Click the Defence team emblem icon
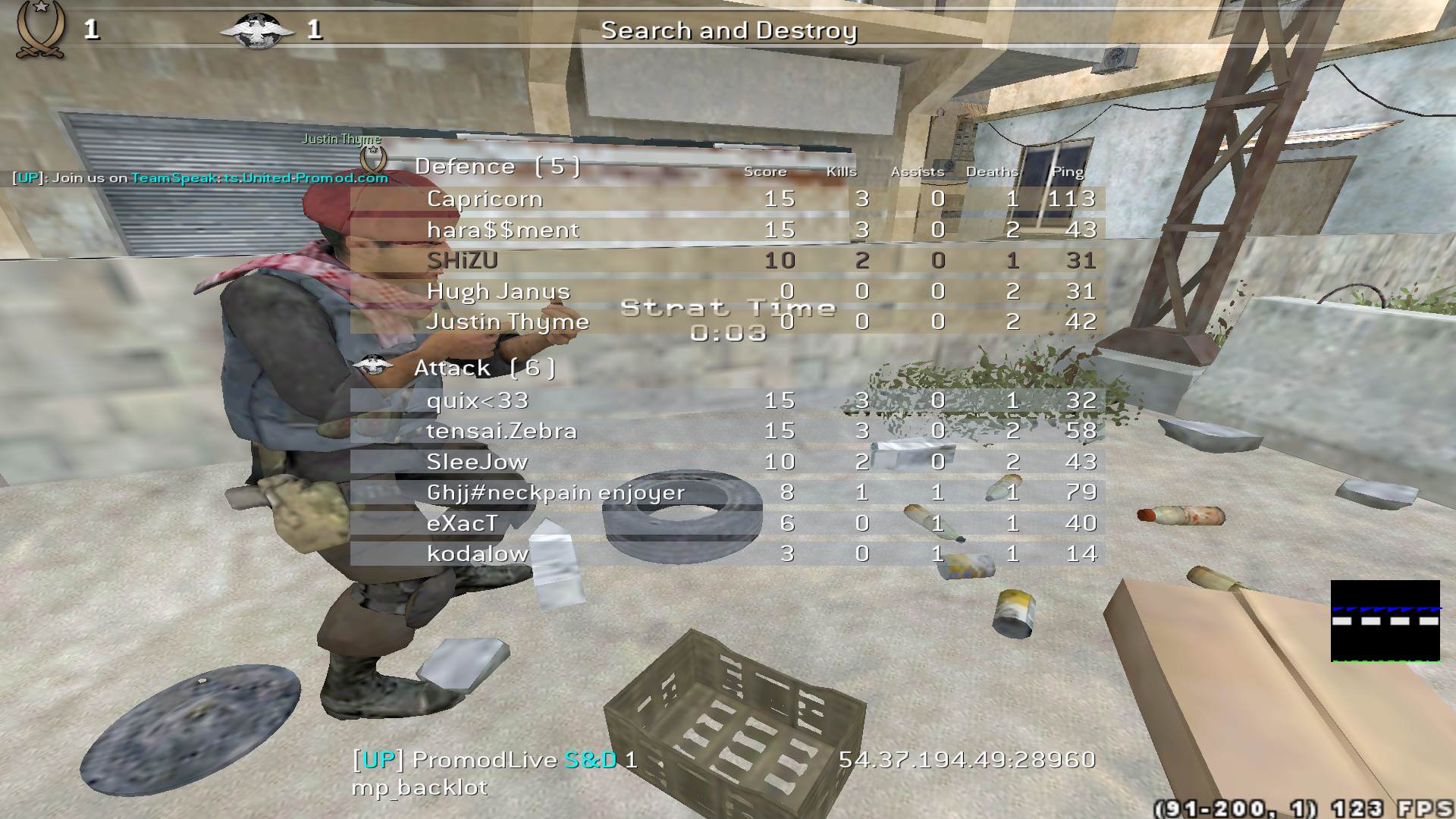The image size is (1456, 819). coord(372,161)
